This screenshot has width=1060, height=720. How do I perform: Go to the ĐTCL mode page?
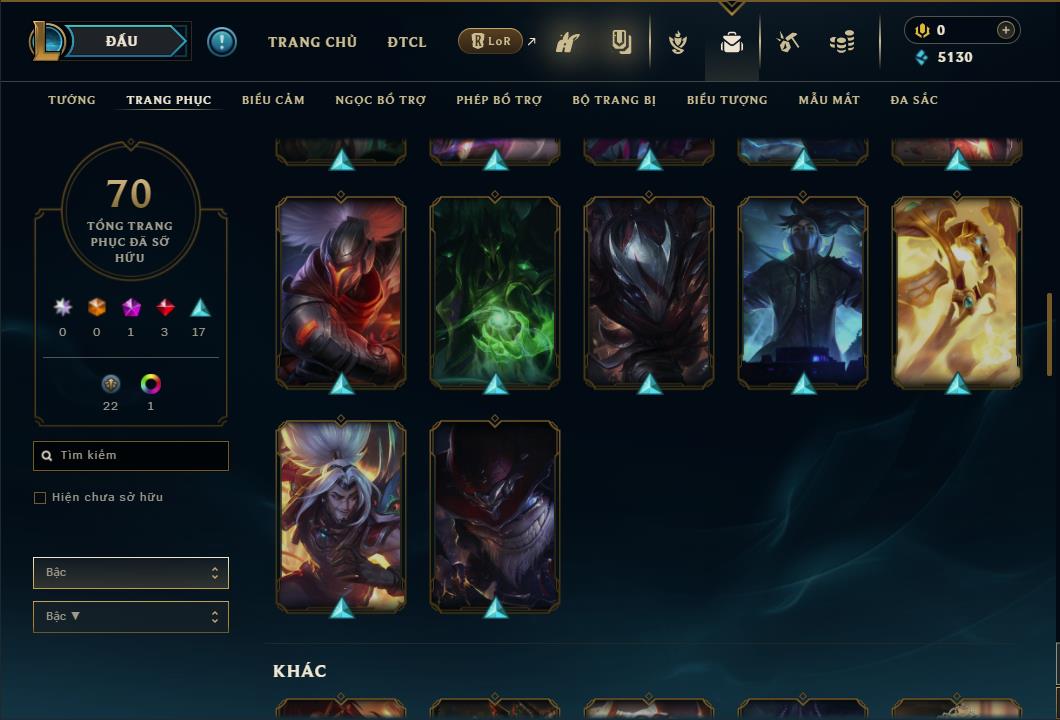[407, 42]
